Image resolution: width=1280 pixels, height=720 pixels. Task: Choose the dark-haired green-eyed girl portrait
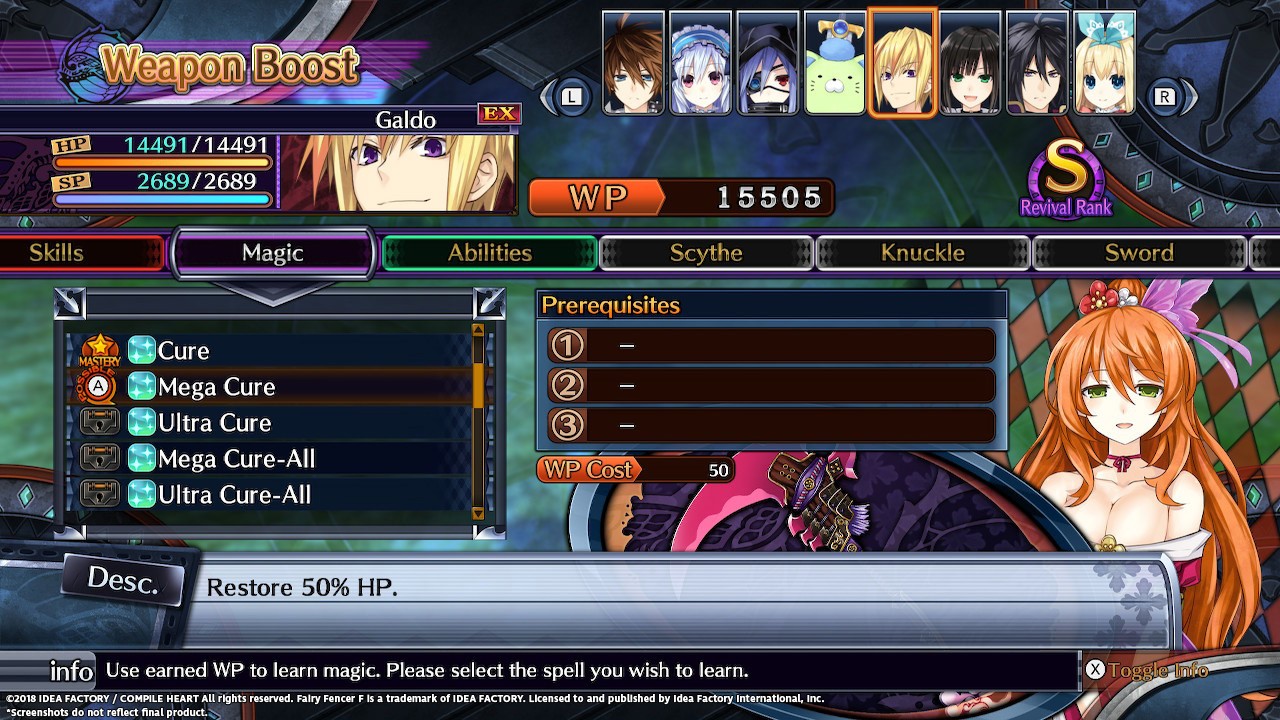tap(970, 63)
